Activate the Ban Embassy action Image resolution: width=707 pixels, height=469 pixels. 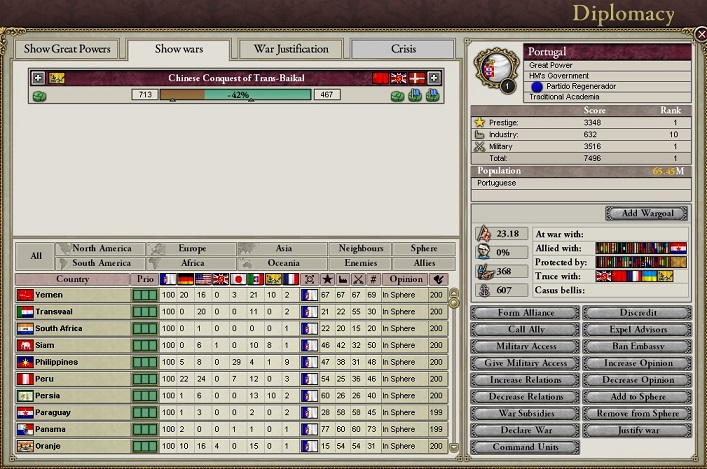(637, 346)
